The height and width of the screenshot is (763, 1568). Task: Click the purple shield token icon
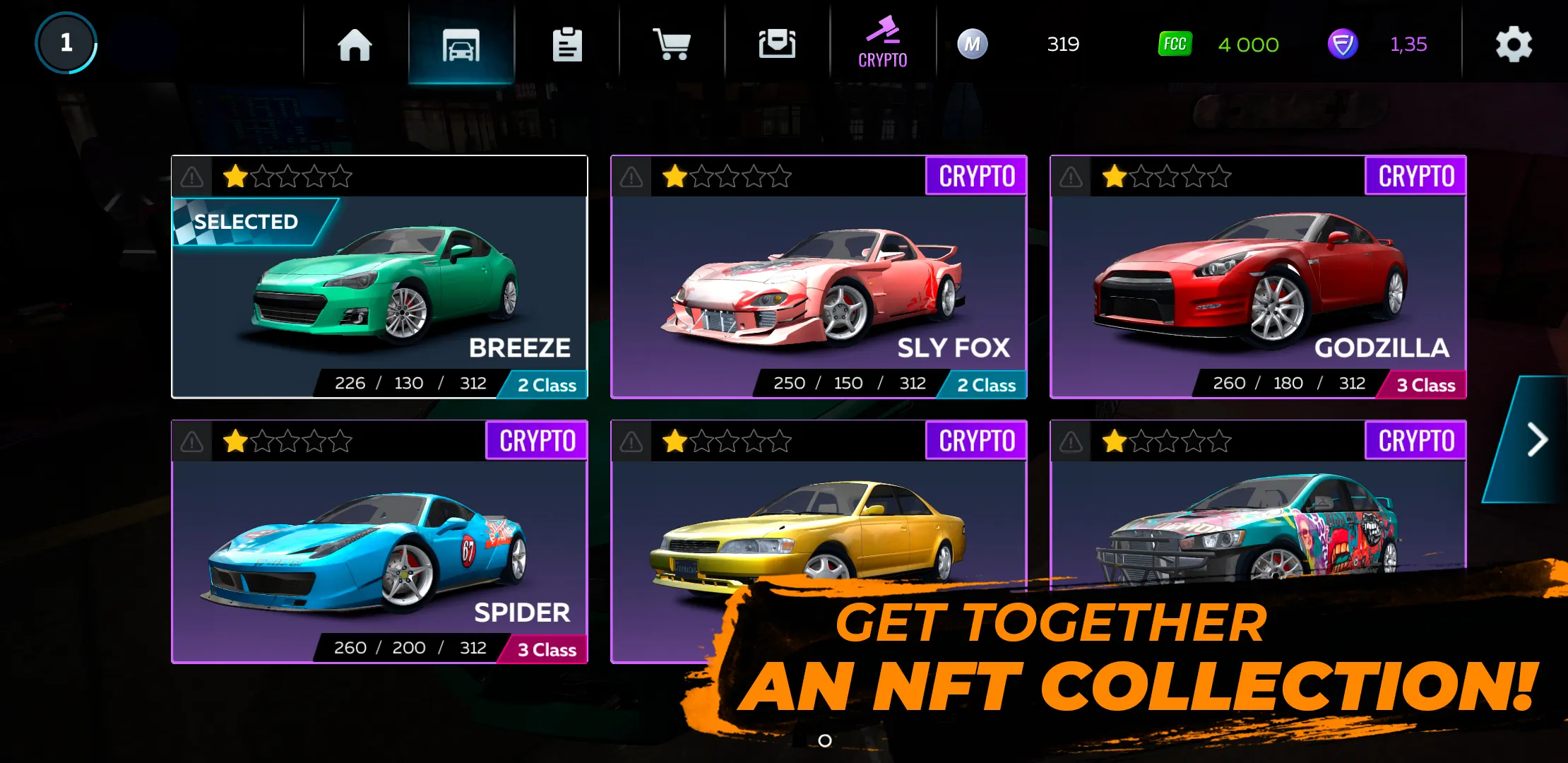1343,44
